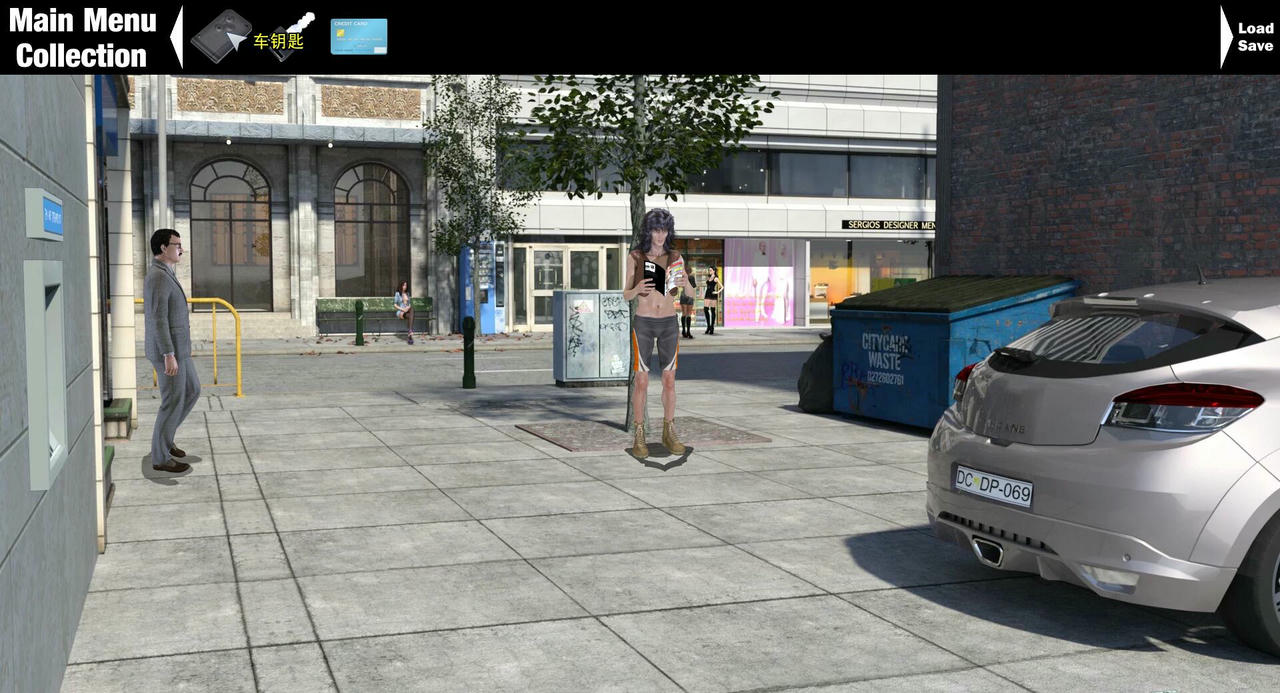Click the inventory right scroll arrow

pos(1226,37)
